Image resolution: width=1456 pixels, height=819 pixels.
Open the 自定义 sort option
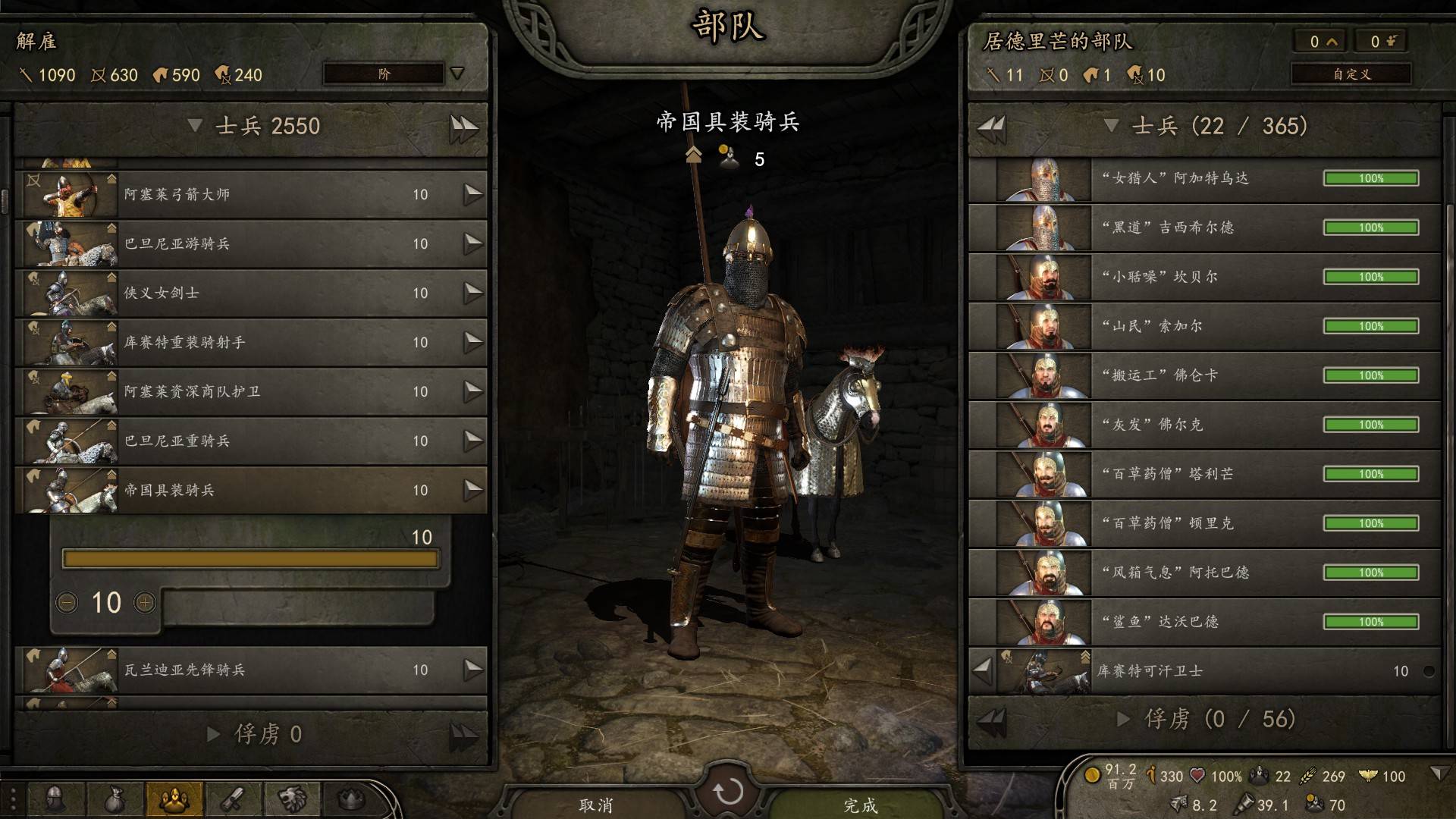pos(1351,74)
